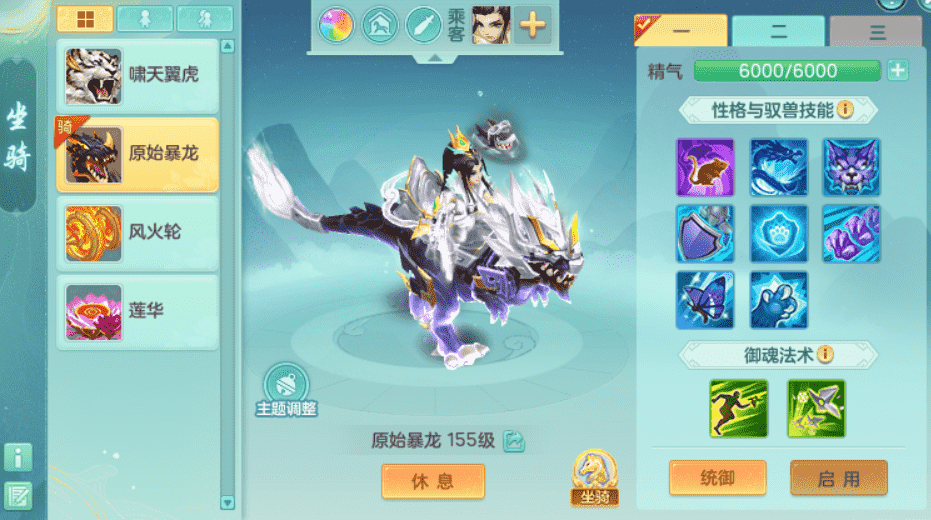
Task: Choose the 风火轮 mount from the list
Action: tap(137, 232)
